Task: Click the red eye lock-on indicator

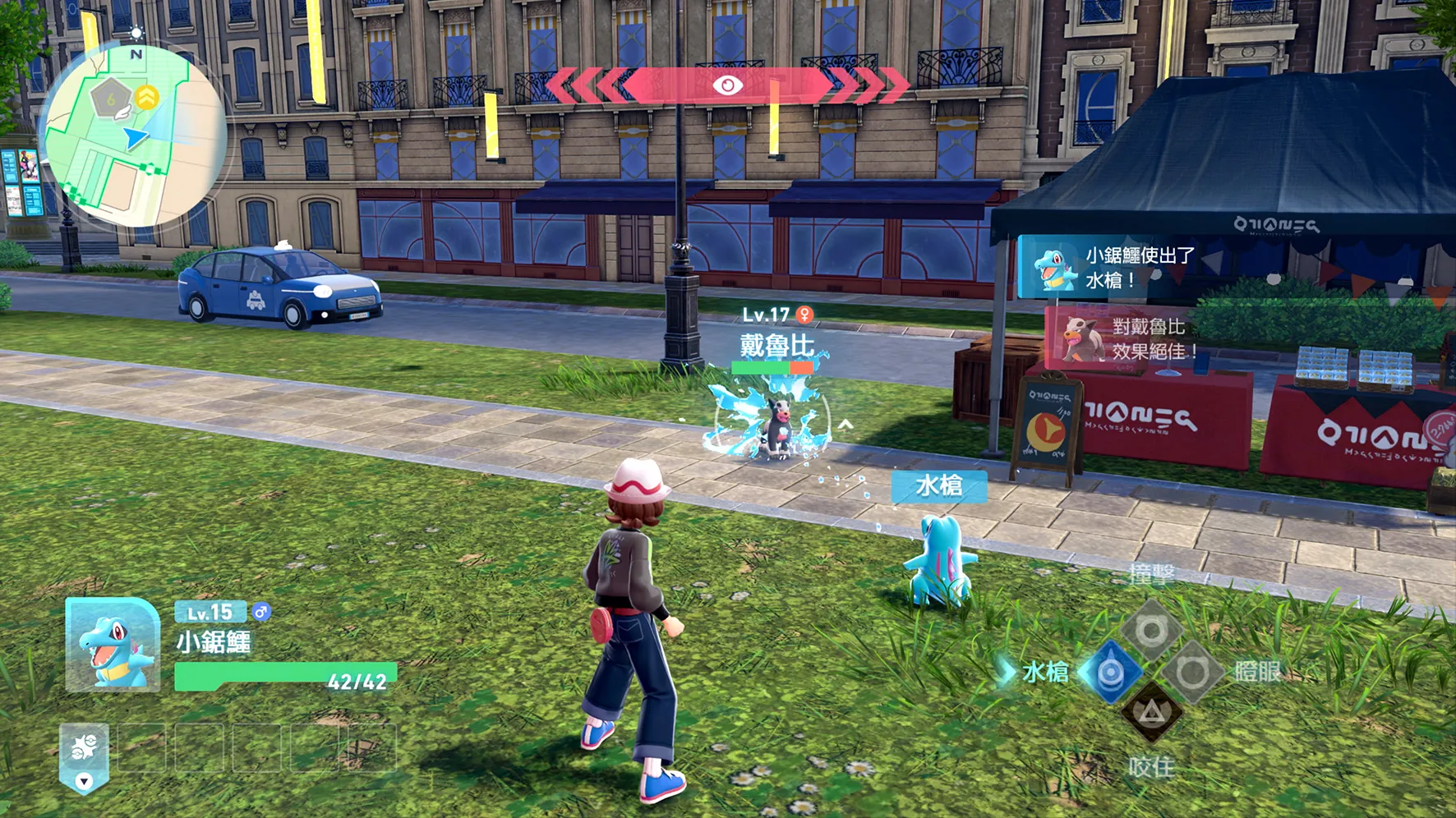Action: [727, 85]
